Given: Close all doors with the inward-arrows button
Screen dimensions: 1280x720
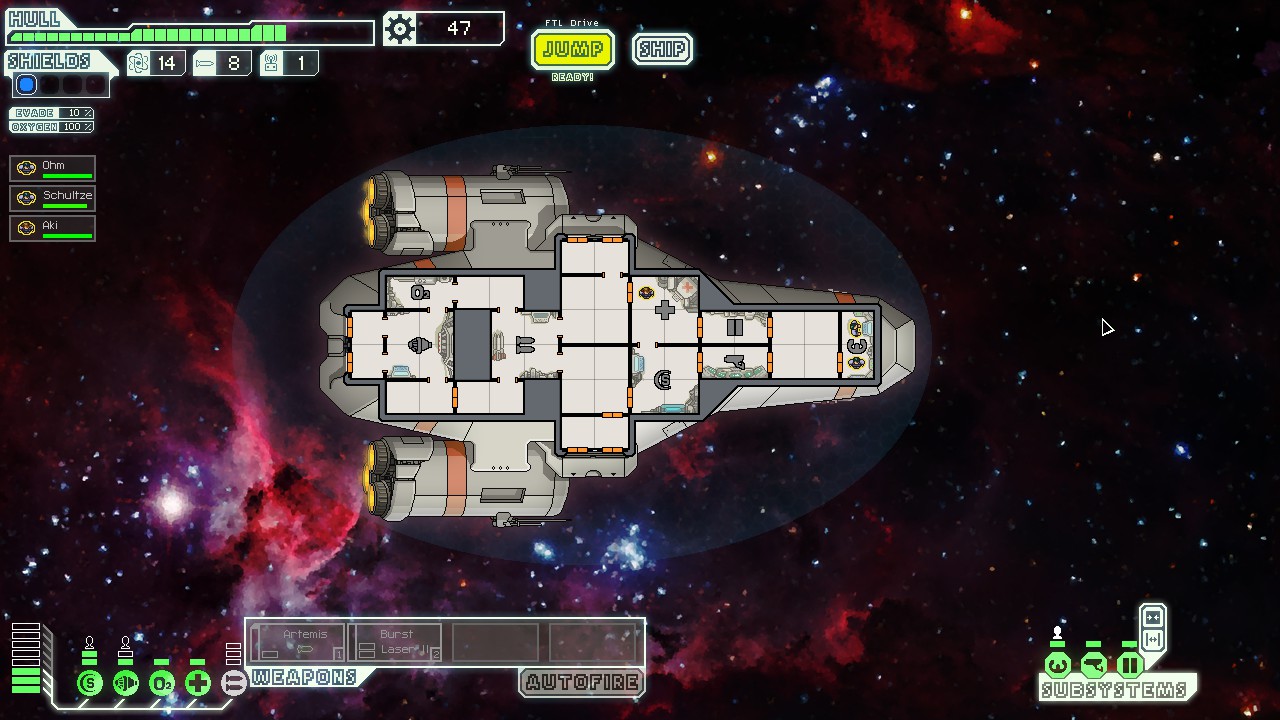Looking at the screenshot, I should [1152, 618].
